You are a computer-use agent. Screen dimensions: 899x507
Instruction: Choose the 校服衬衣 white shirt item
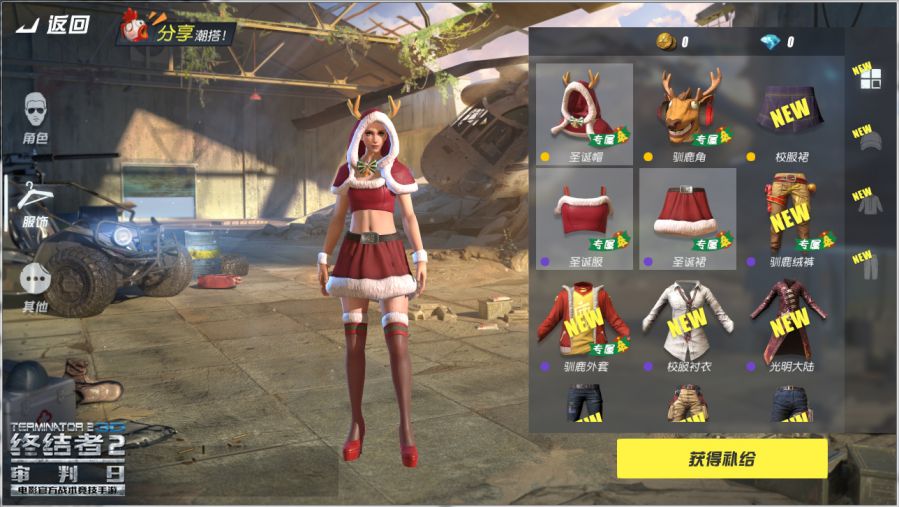688,323
